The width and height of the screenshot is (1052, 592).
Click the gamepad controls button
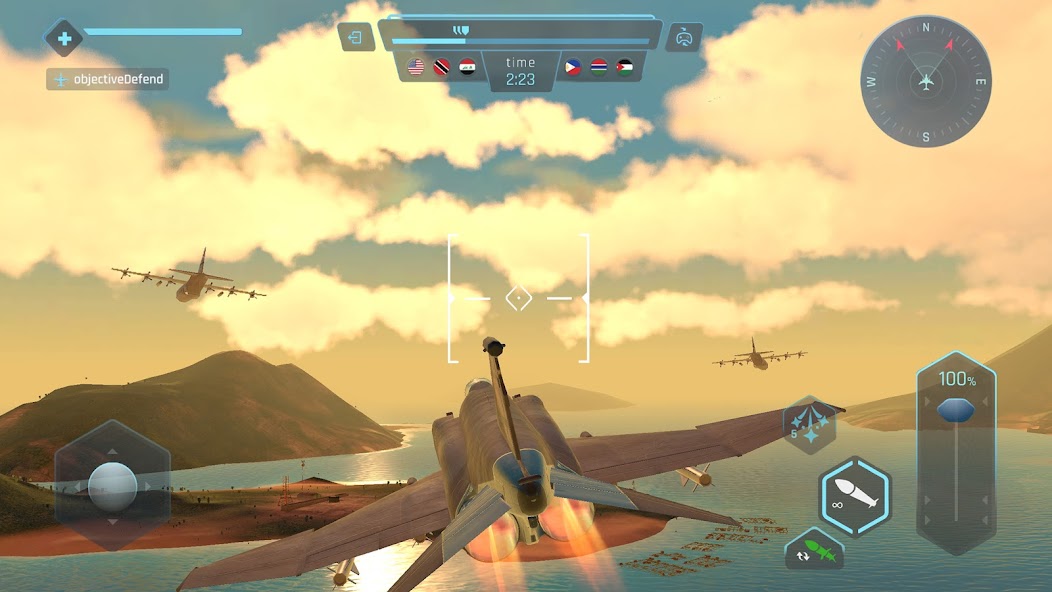coord(684,38)
